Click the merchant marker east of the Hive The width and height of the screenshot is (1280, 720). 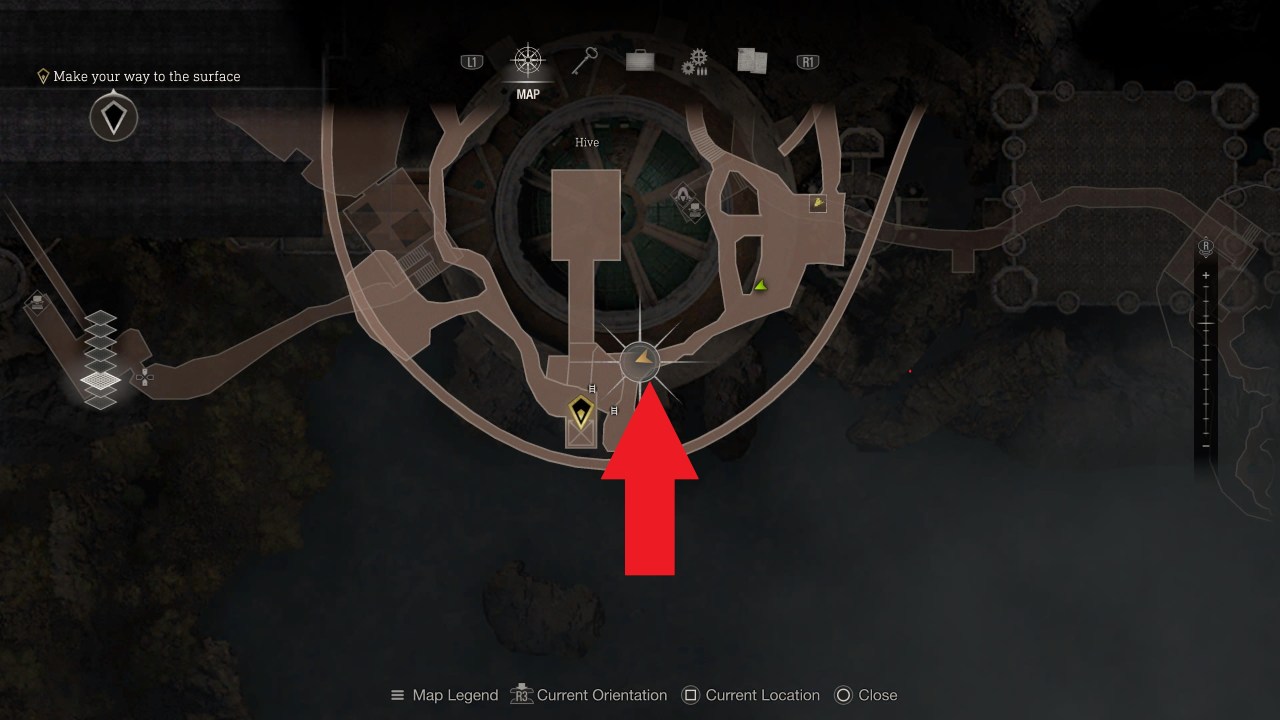click(x=818, y=201)
